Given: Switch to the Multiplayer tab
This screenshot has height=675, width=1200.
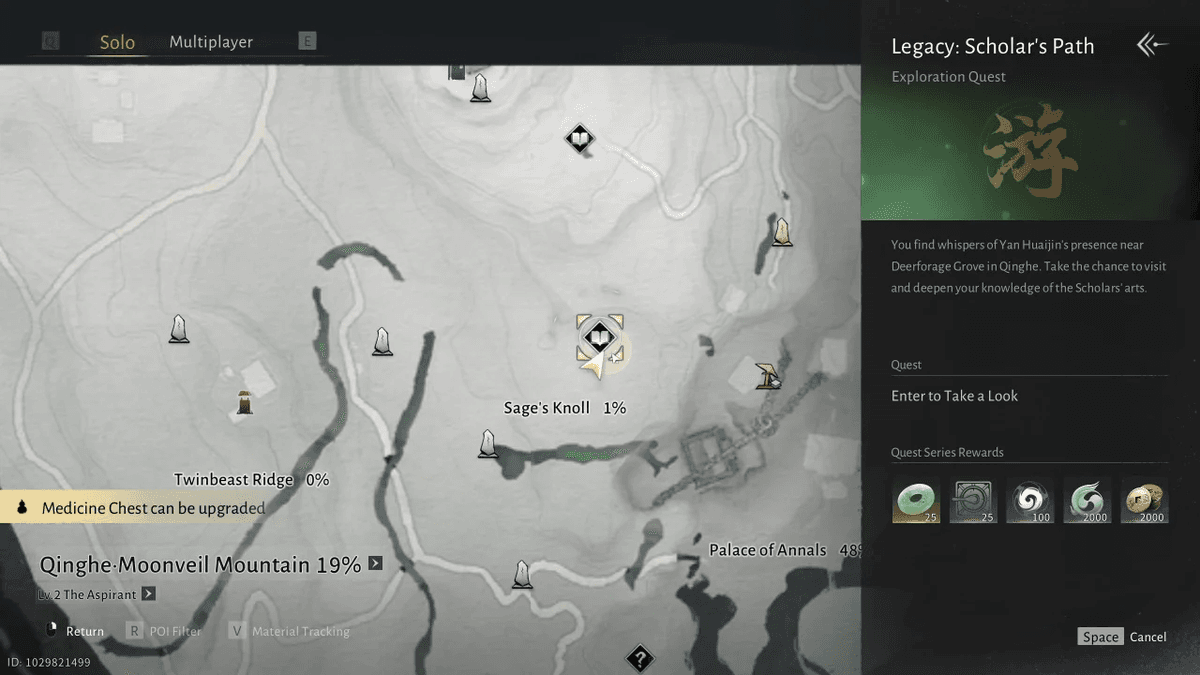Looking at the screenshot, I should (x=211, y=42).
